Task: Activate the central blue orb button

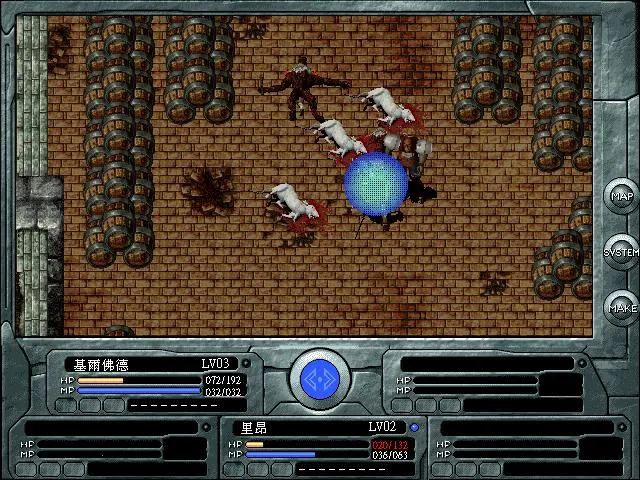Action: click(x=320, y=381)
